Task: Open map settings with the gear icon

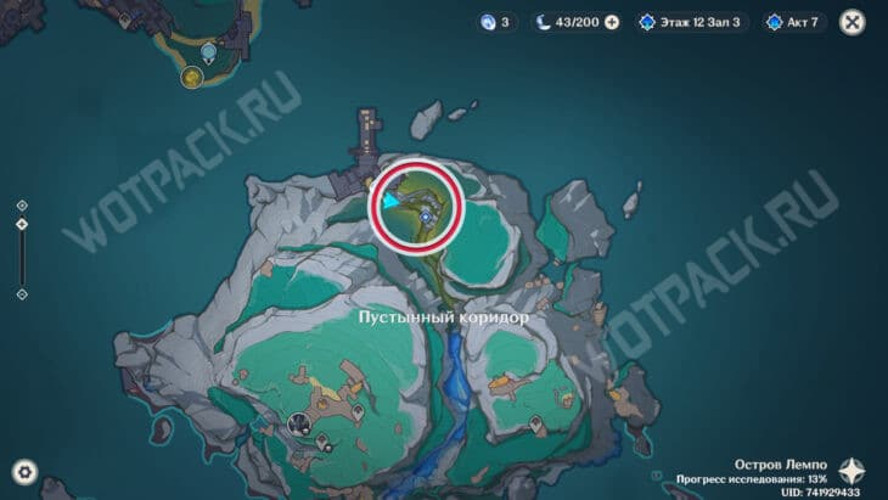Action: point(24,471)
